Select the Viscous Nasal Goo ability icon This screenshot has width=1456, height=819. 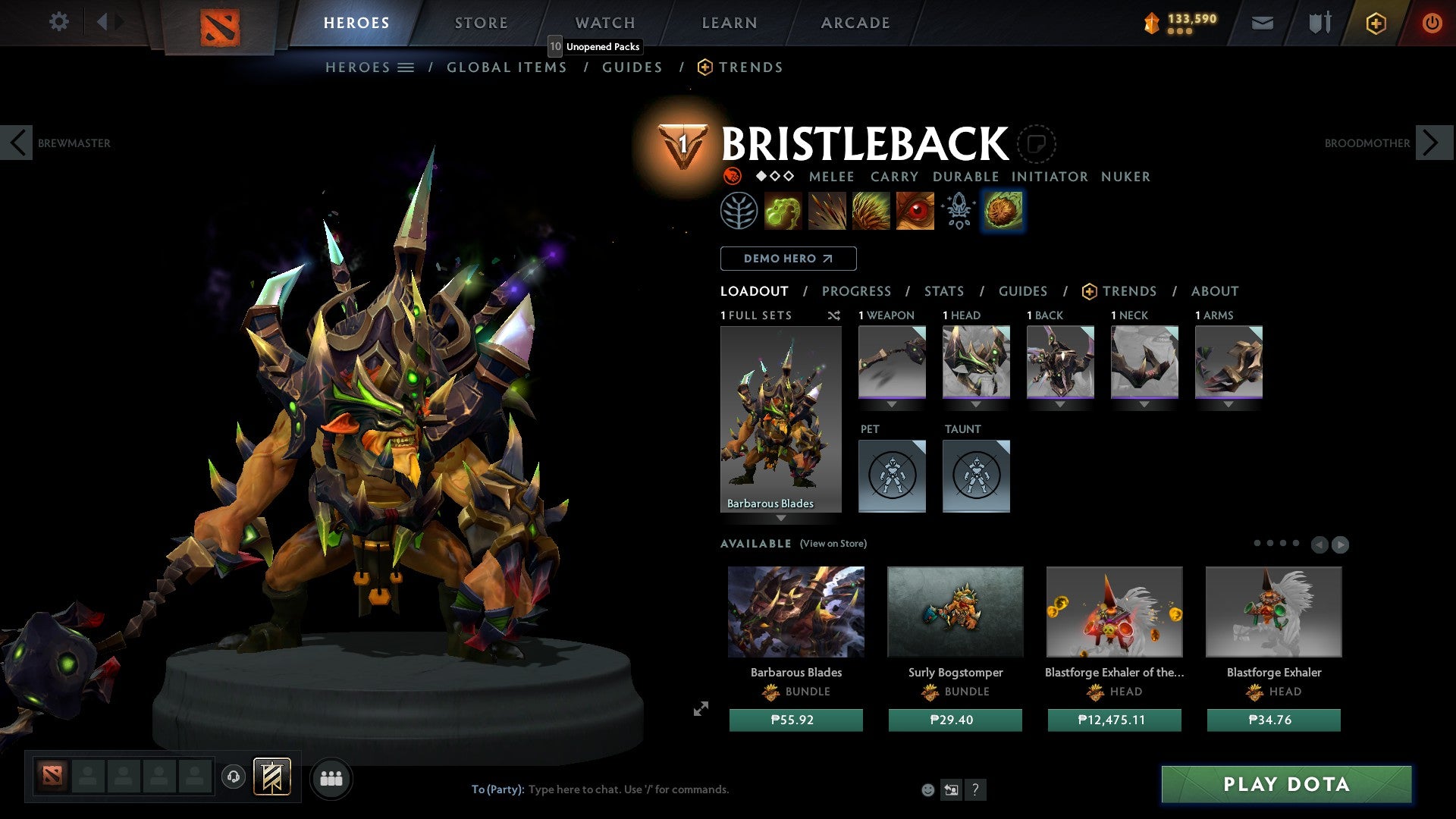pos(785,212)
